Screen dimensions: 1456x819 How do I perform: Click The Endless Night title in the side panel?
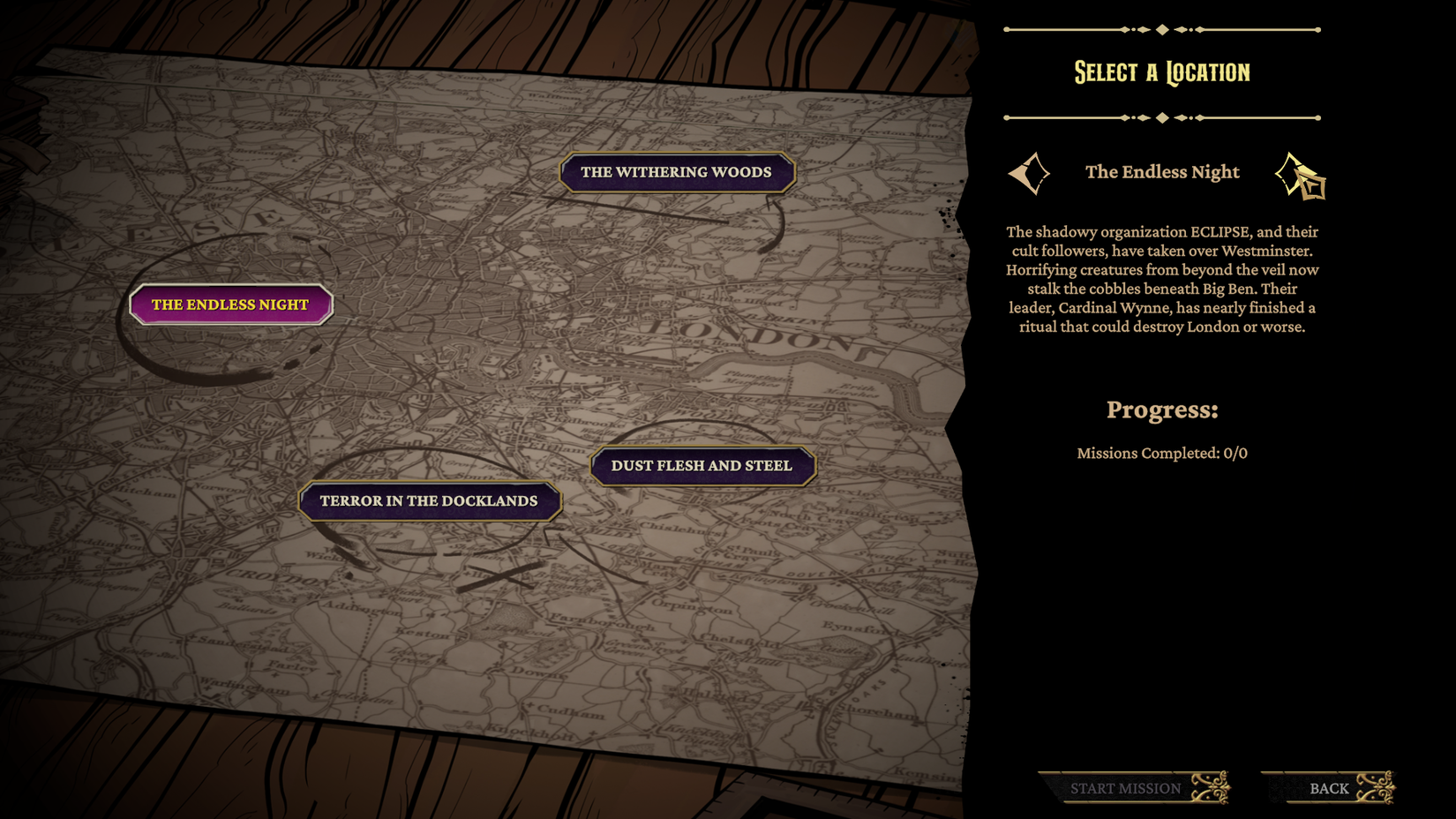pyautogui.click(x=1162, y=173)
